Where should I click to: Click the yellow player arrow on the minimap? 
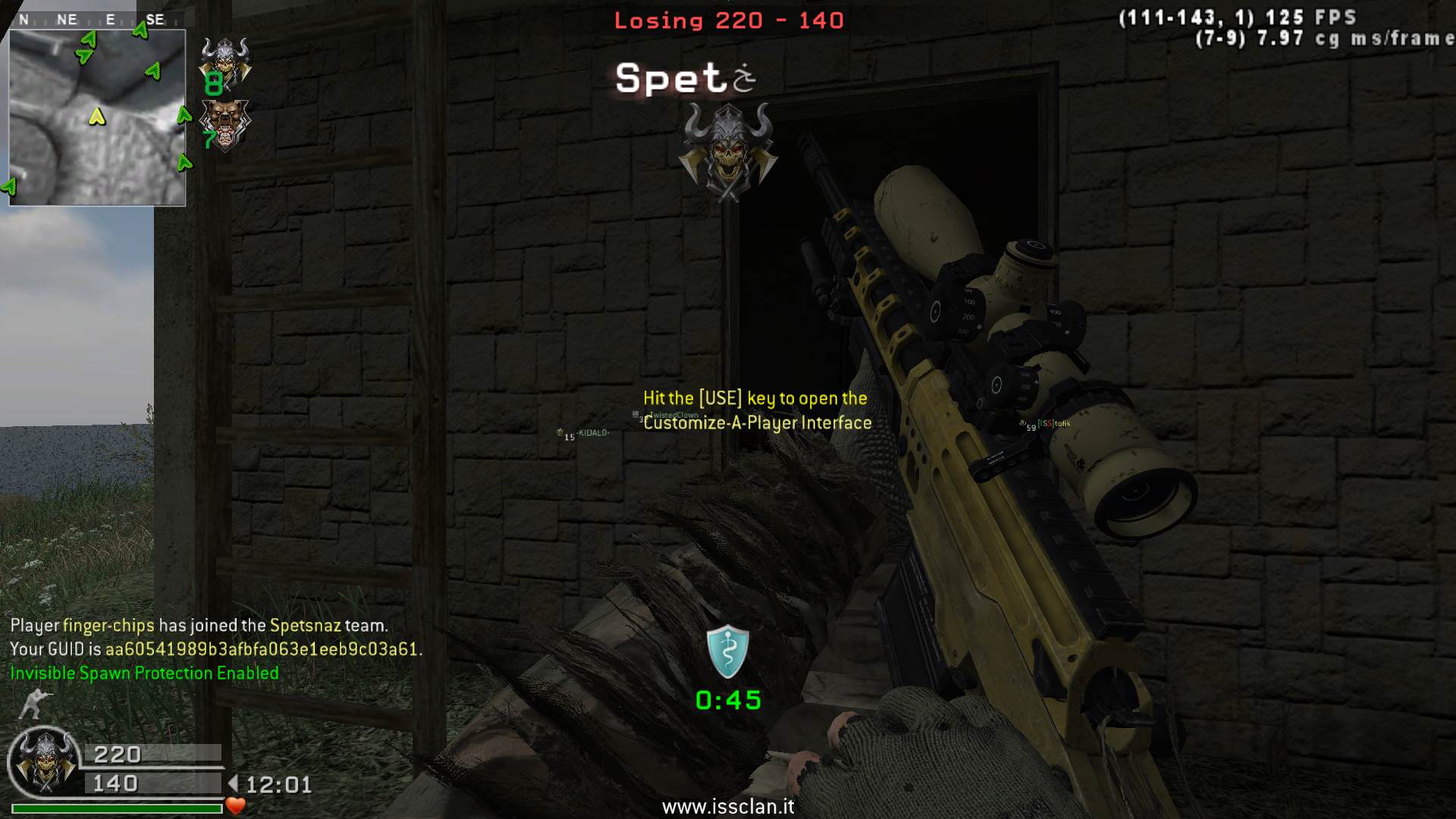point(97,116)
